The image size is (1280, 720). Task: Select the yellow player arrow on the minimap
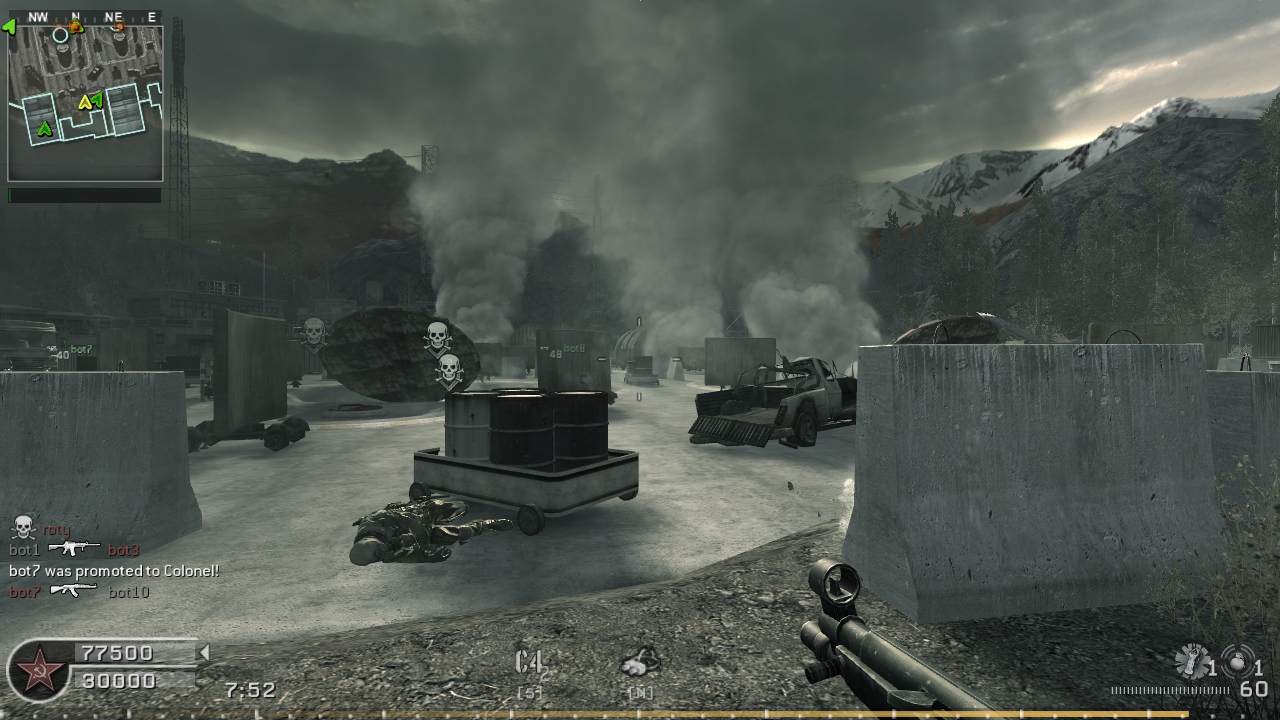(x=85, y=102)
